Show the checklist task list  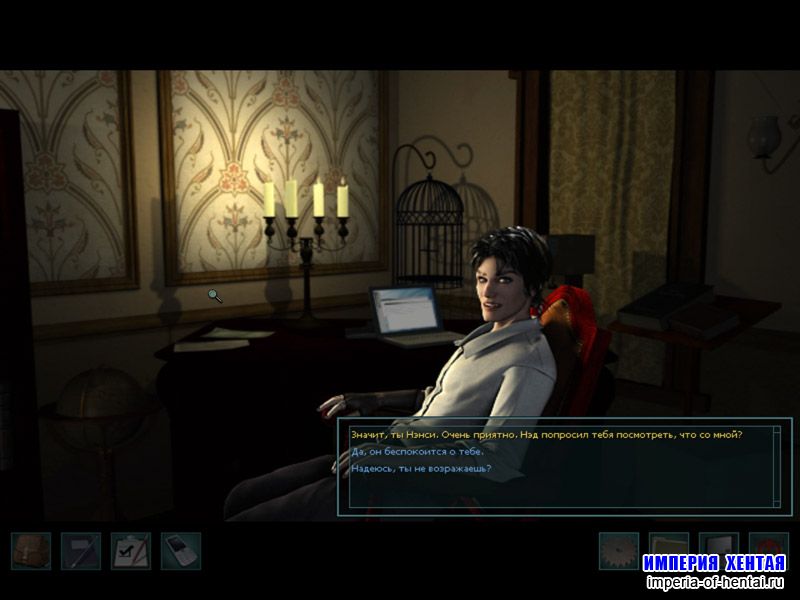point(130,551)
